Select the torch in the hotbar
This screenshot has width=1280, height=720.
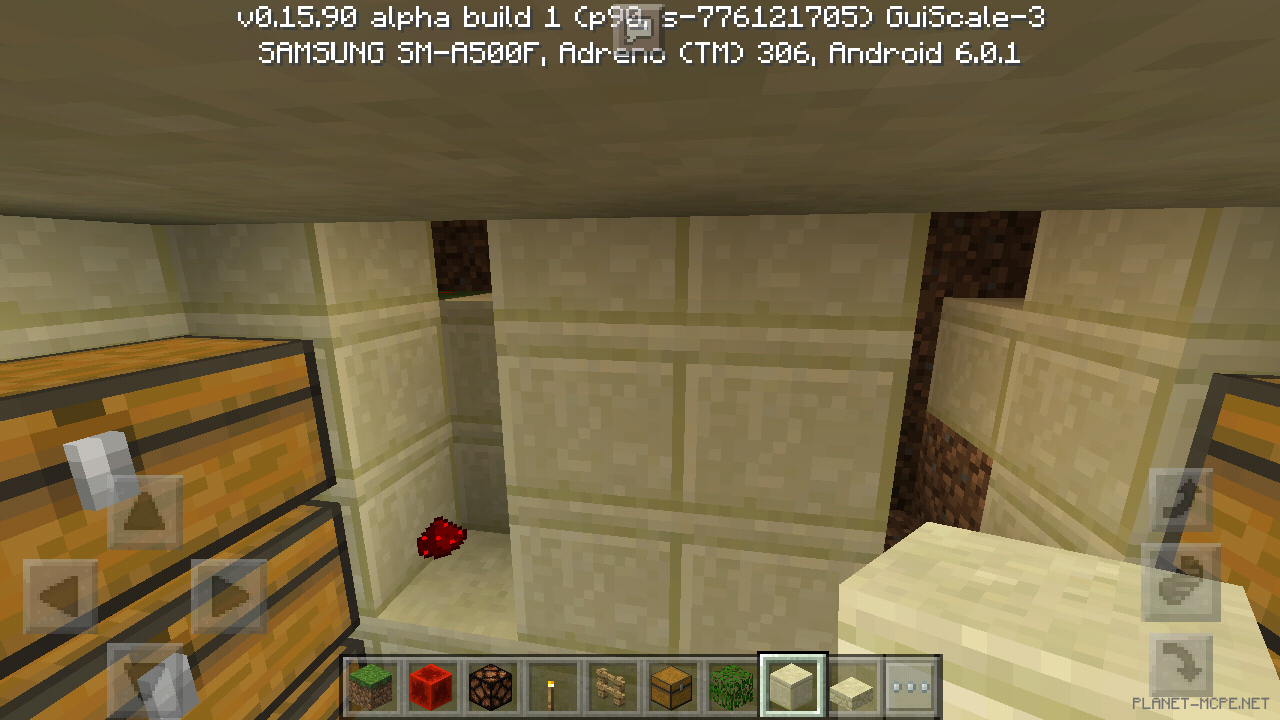point(551,686)
